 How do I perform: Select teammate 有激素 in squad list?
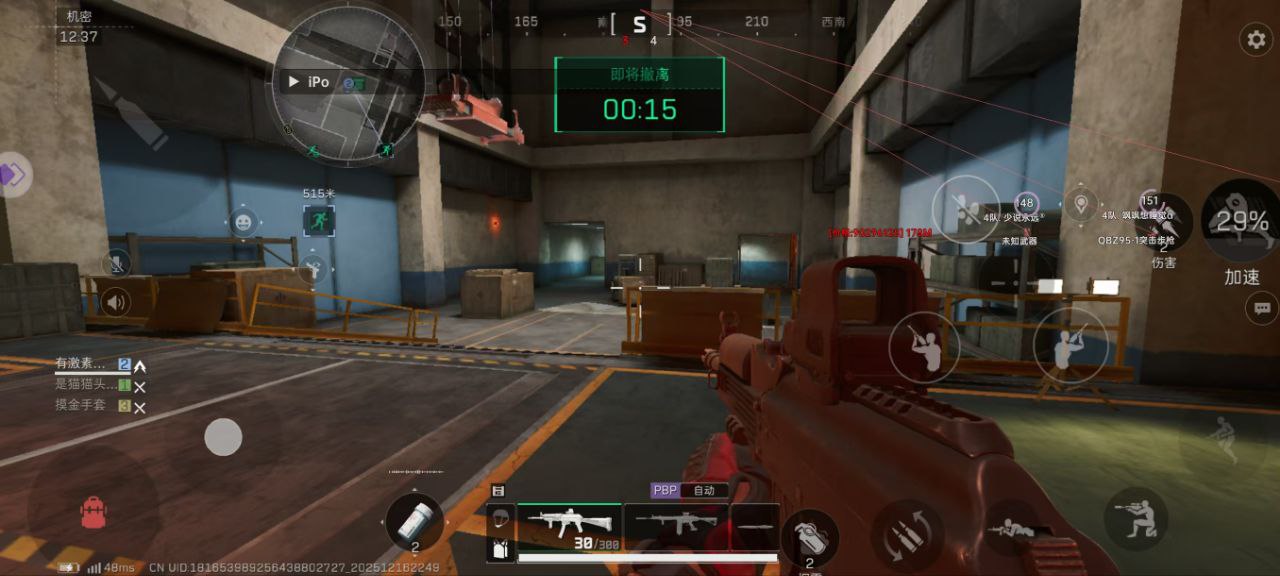pyautogui.click(x=80, y=365)
